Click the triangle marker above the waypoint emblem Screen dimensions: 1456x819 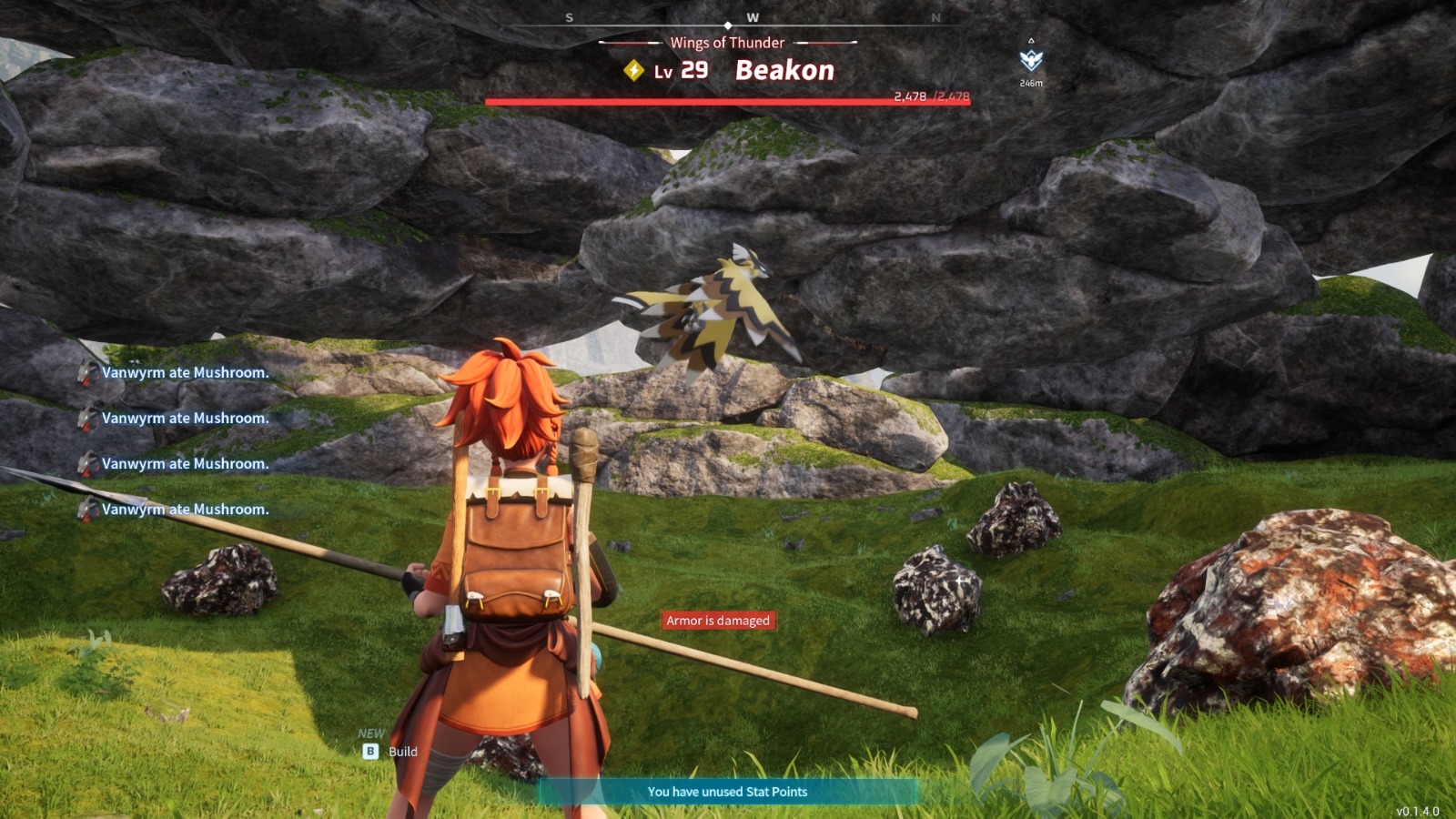(x=1030, y=39)
